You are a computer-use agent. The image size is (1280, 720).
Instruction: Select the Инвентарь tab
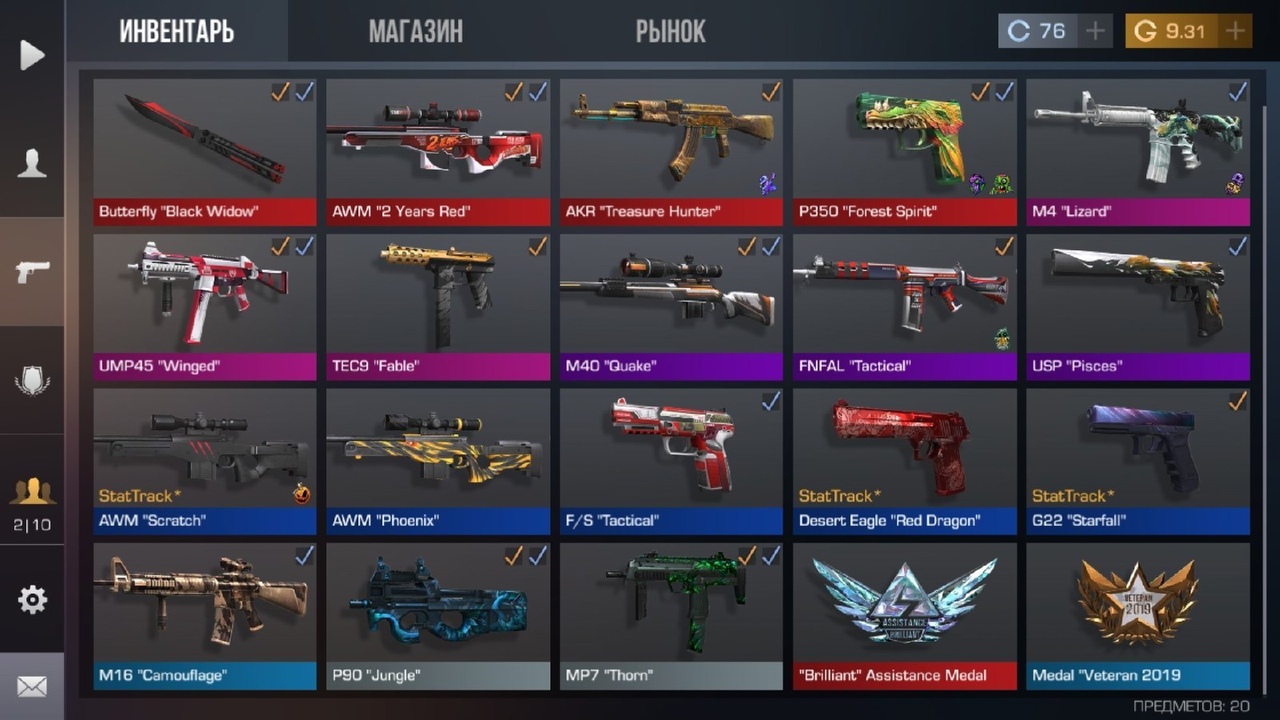pos(177,31)
